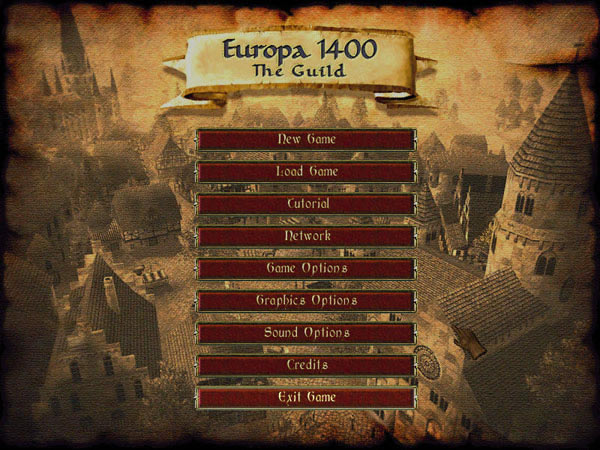View the Credits
This screenshot has width=600, height=450.
pos(306,365)
